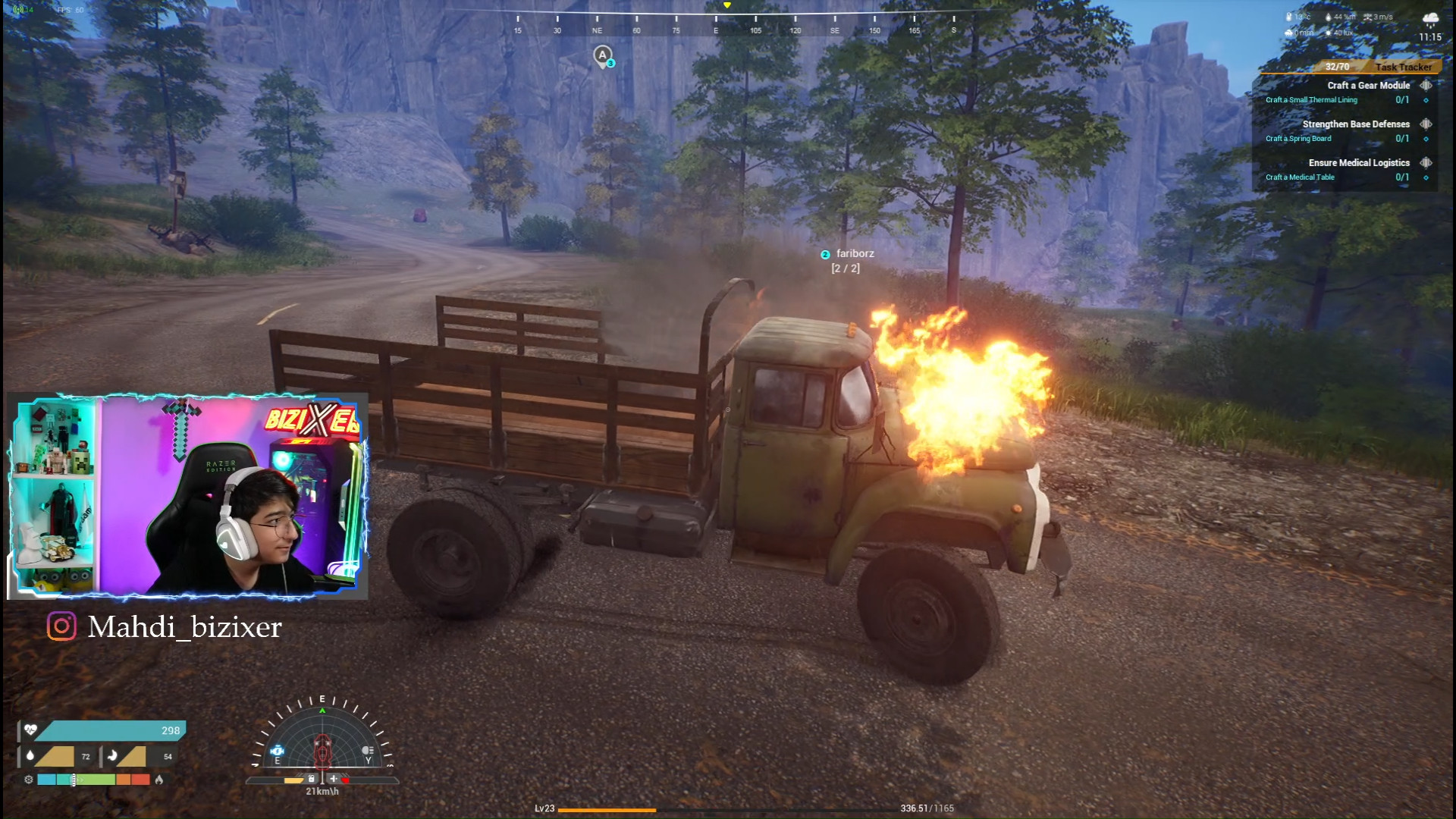The height and width of the screenshot is (819, 1456).
Task: Select the Craft a Gear Module task
Action: pos(1368,86)
